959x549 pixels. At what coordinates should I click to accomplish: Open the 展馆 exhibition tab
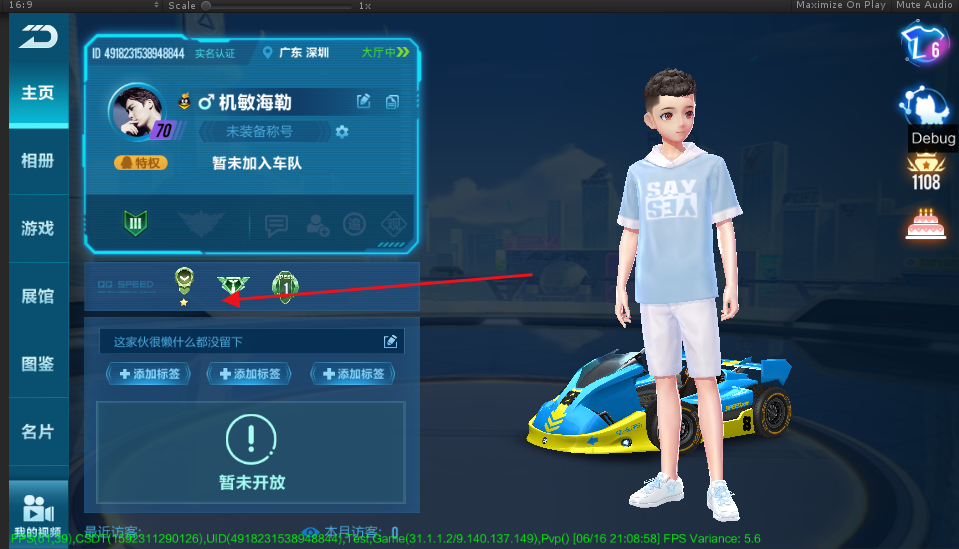(38, 296)
